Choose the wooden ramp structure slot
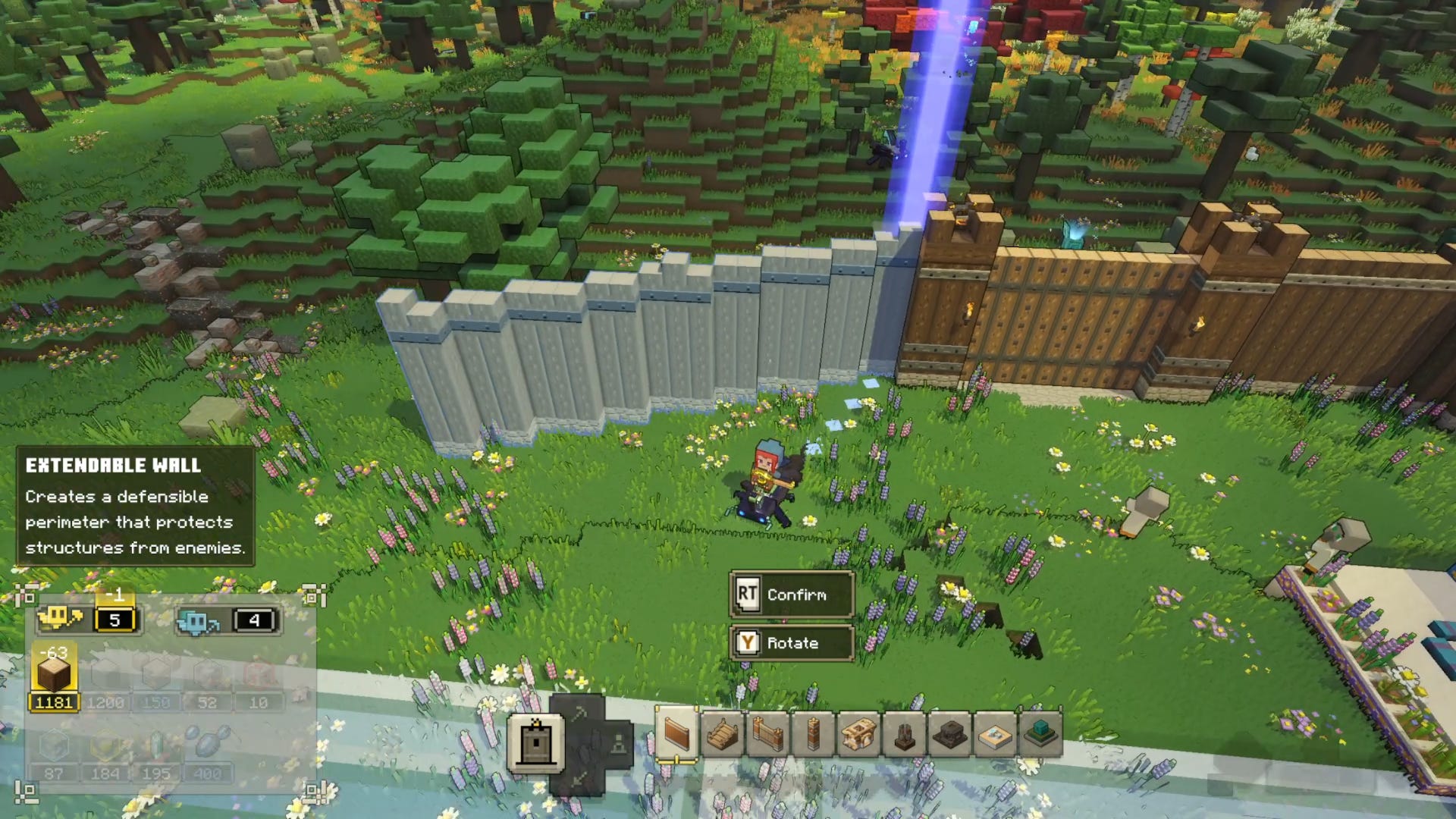 tap(722, 734)
